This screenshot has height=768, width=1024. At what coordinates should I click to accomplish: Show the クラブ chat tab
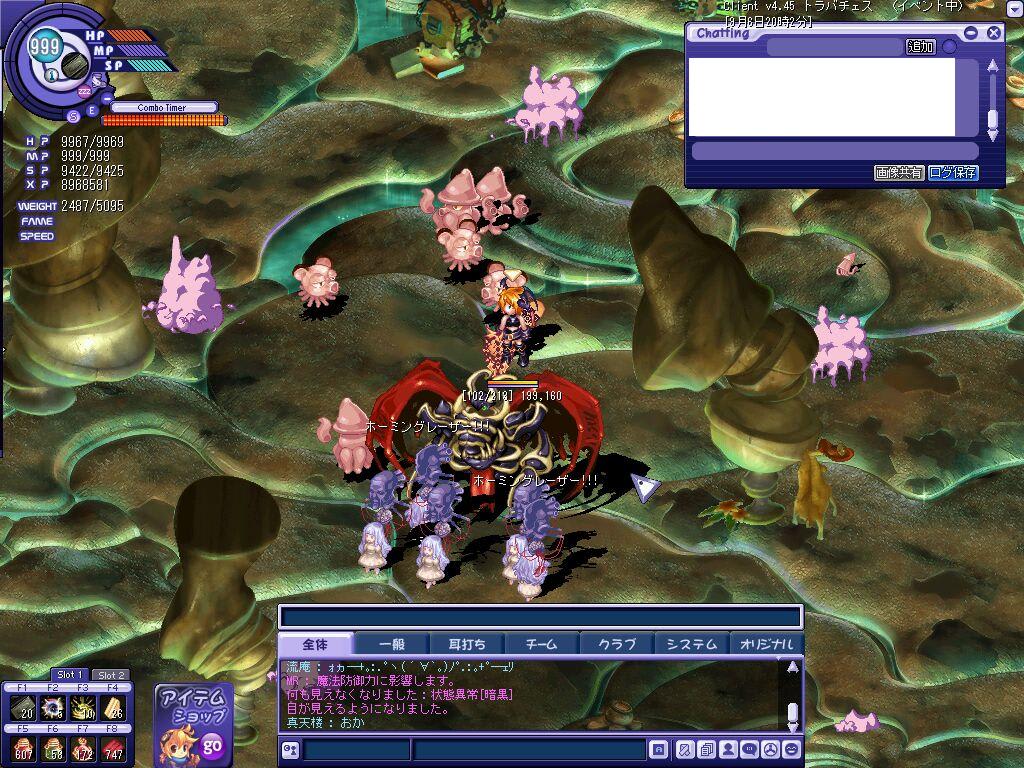tap(617, 644)
